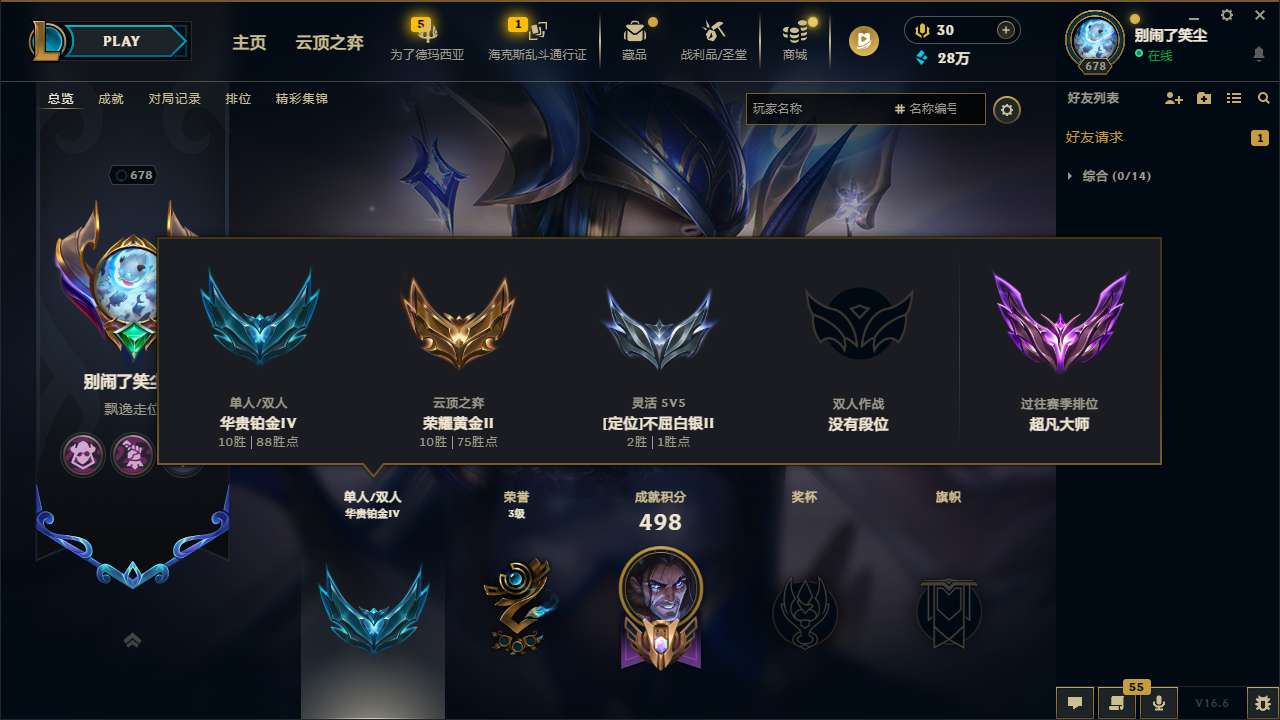
Task: Collapse the profile banner with the chevron
Action: 132,640
